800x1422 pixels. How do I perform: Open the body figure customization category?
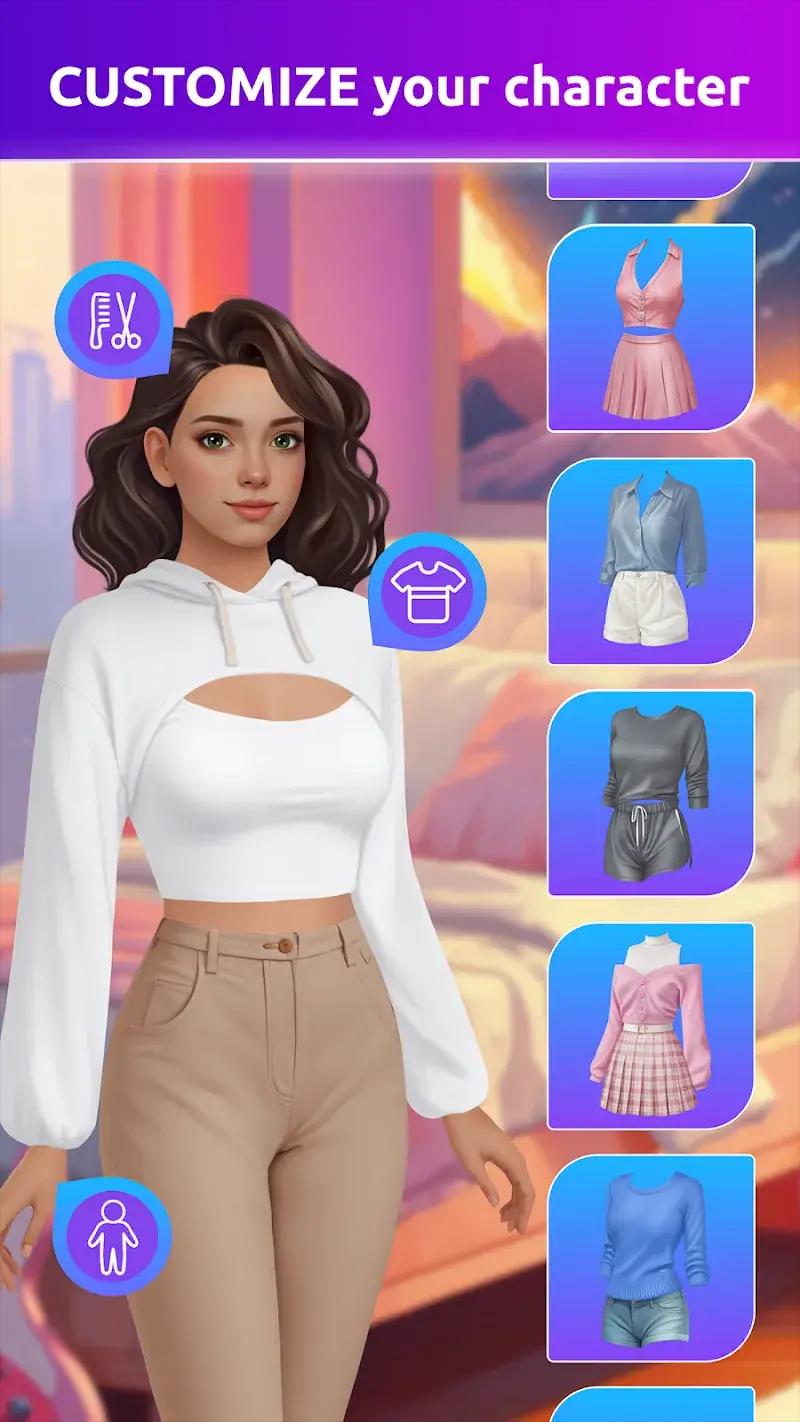[x=112, y=1236]
